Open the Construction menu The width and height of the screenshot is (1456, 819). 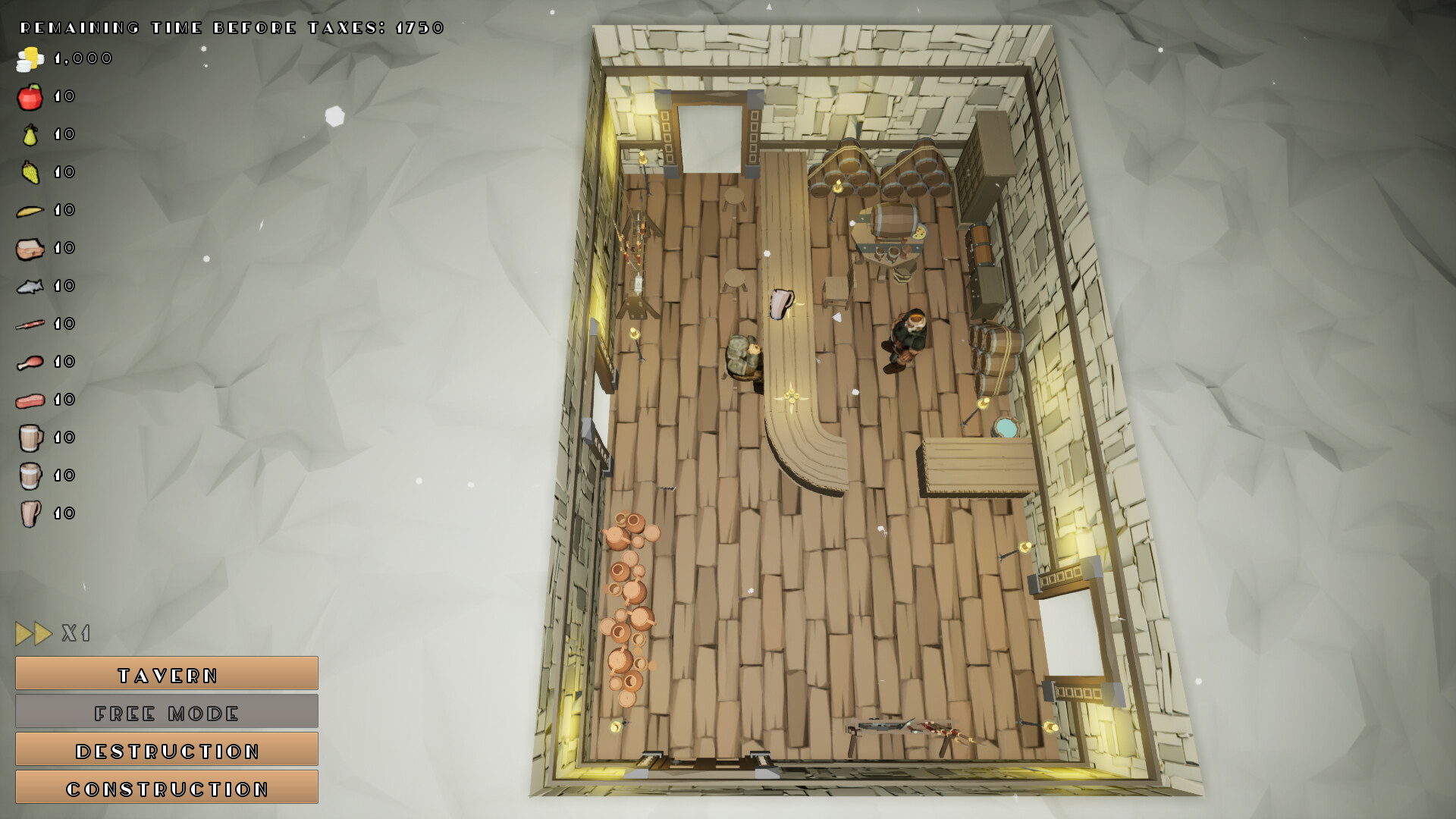coord(166,788)
